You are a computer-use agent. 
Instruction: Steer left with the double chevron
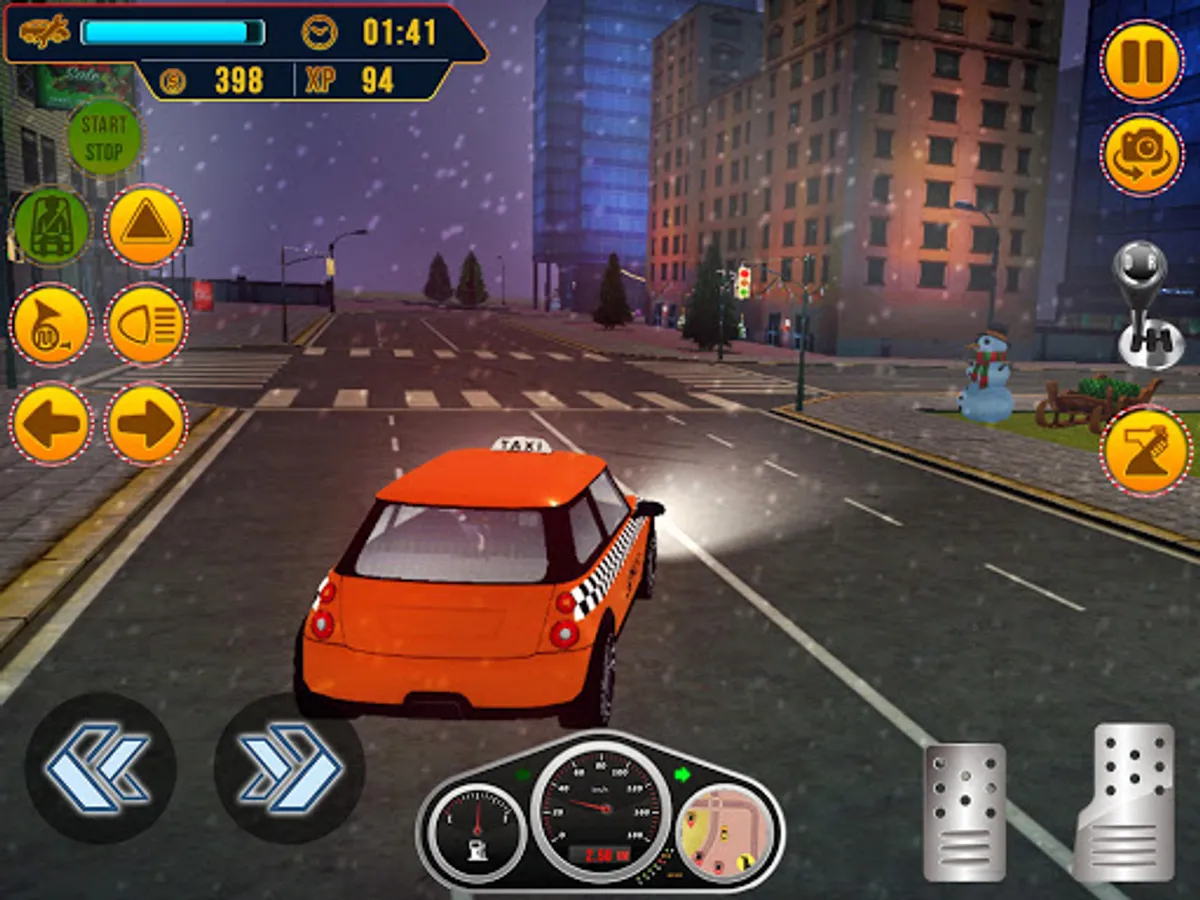pyautogui.click(x=100, y=768)
